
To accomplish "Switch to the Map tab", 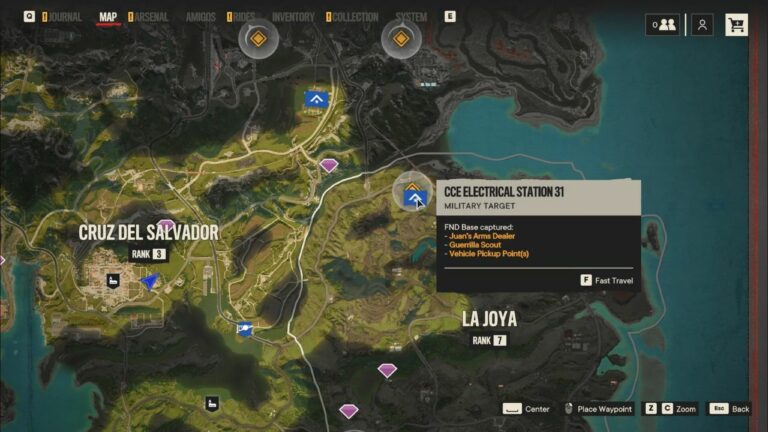I will coord(108,17).
